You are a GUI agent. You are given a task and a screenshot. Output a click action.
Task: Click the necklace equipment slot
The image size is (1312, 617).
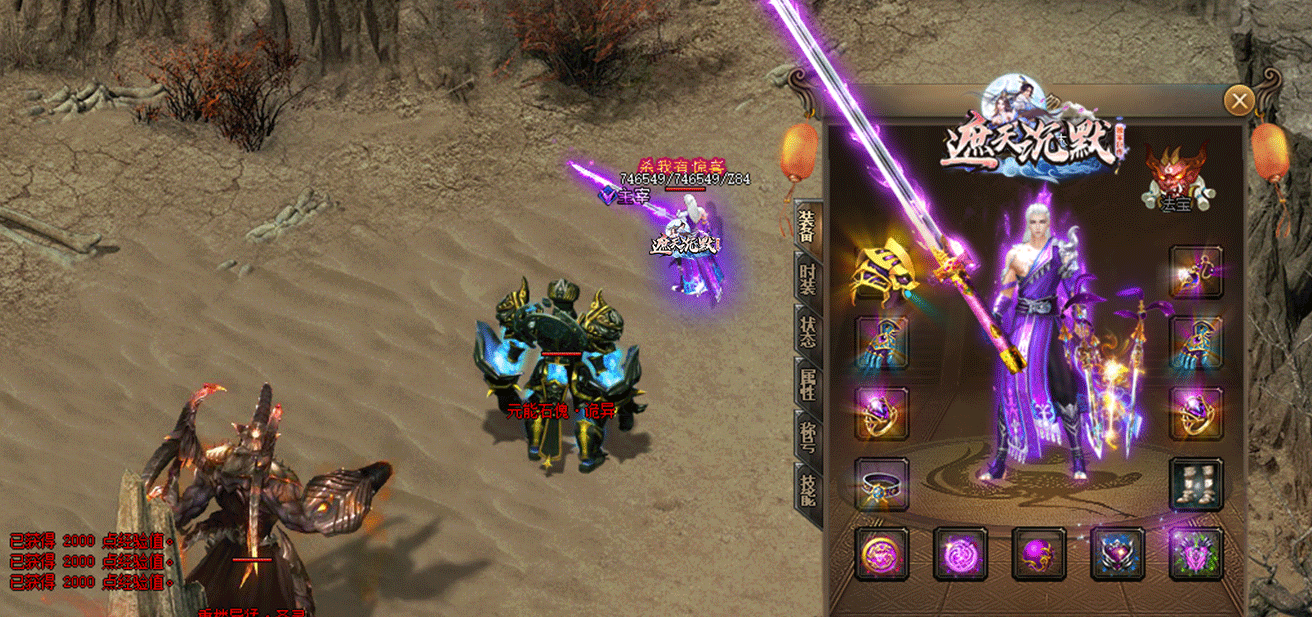click(x=1196, y=271)
